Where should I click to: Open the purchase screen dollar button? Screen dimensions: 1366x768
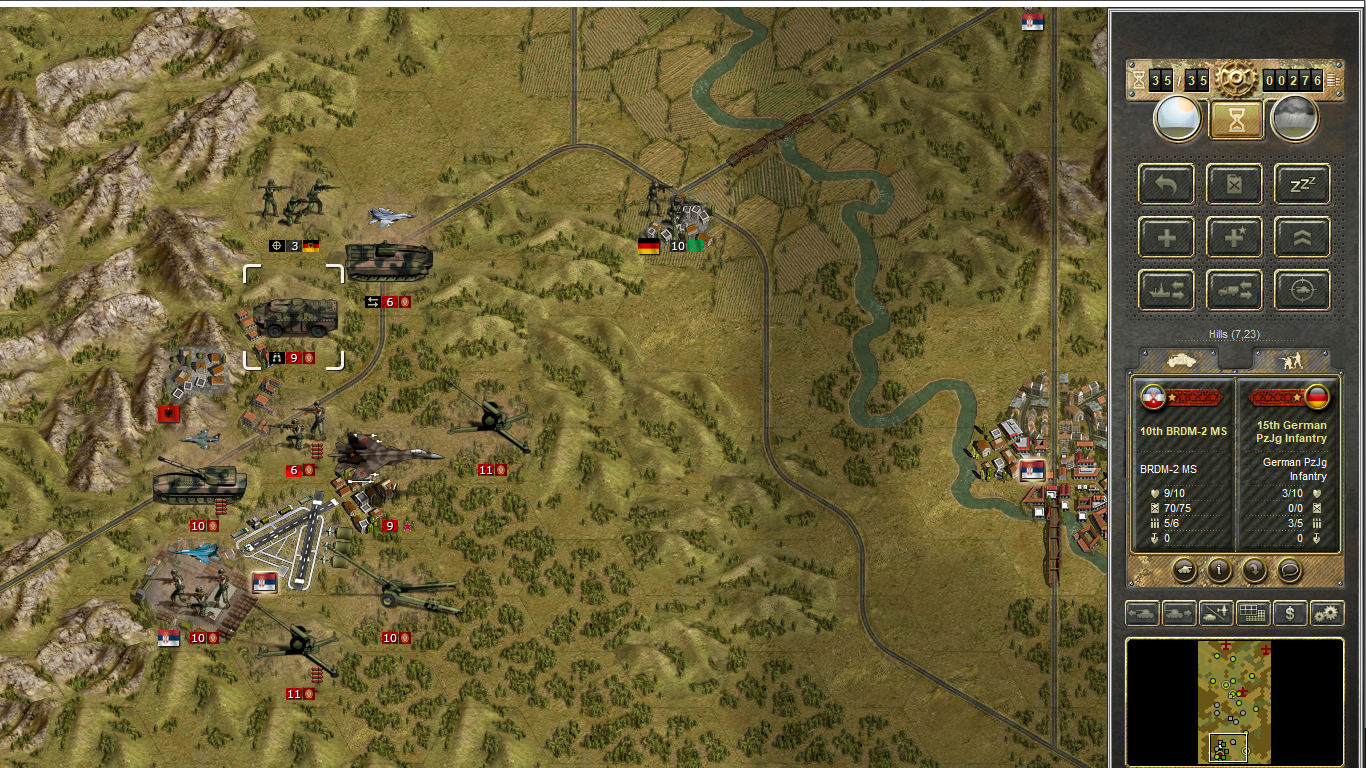(x=1290, y=613)
